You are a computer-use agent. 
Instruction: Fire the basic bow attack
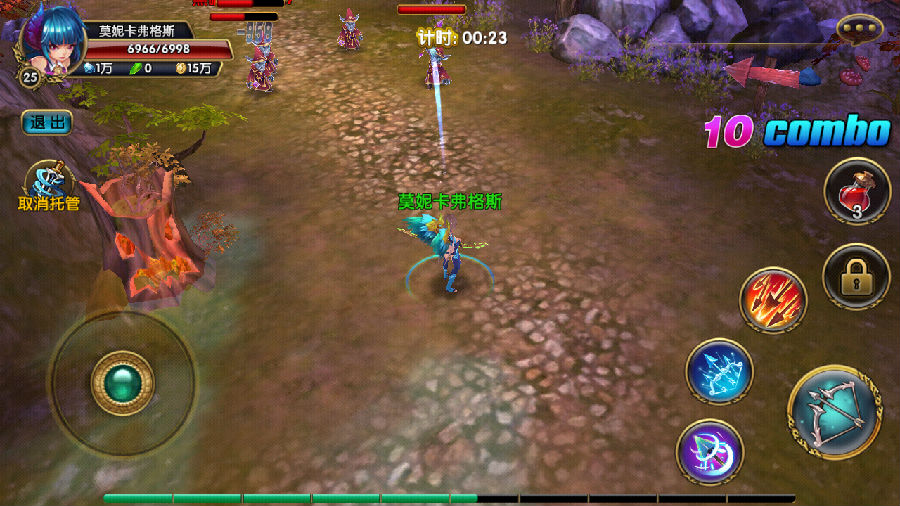[x=834, y=410]
